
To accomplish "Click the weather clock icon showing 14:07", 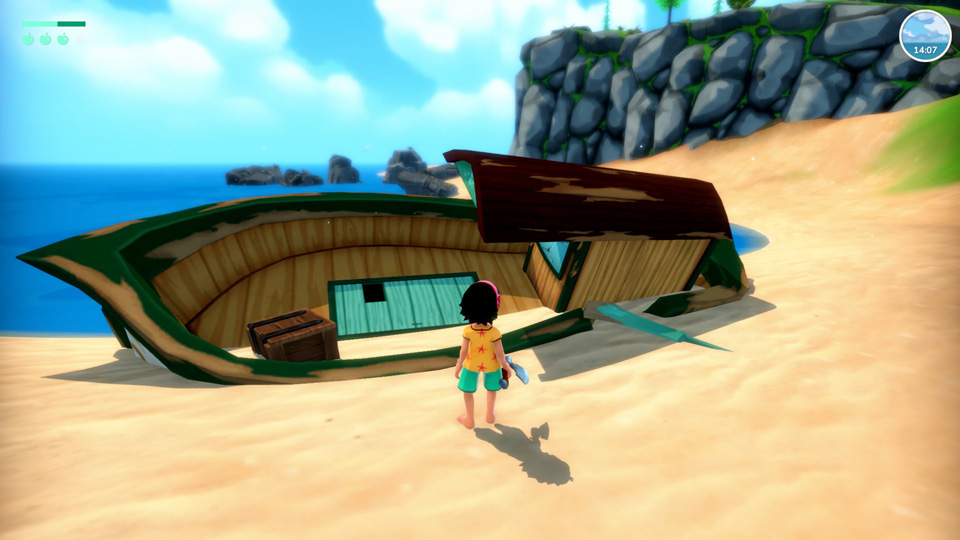I will click(x=924, y=36).
